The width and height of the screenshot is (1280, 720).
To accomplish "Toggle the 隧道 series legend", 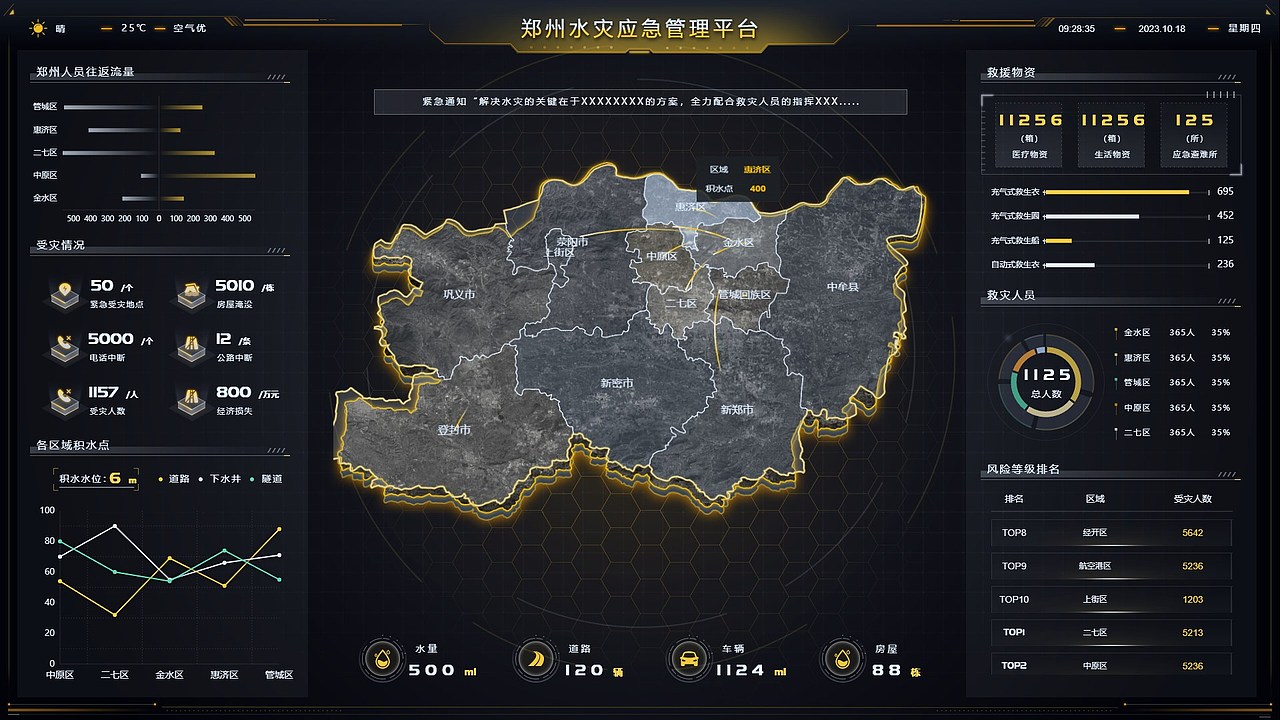I will (x=272, y=478).
